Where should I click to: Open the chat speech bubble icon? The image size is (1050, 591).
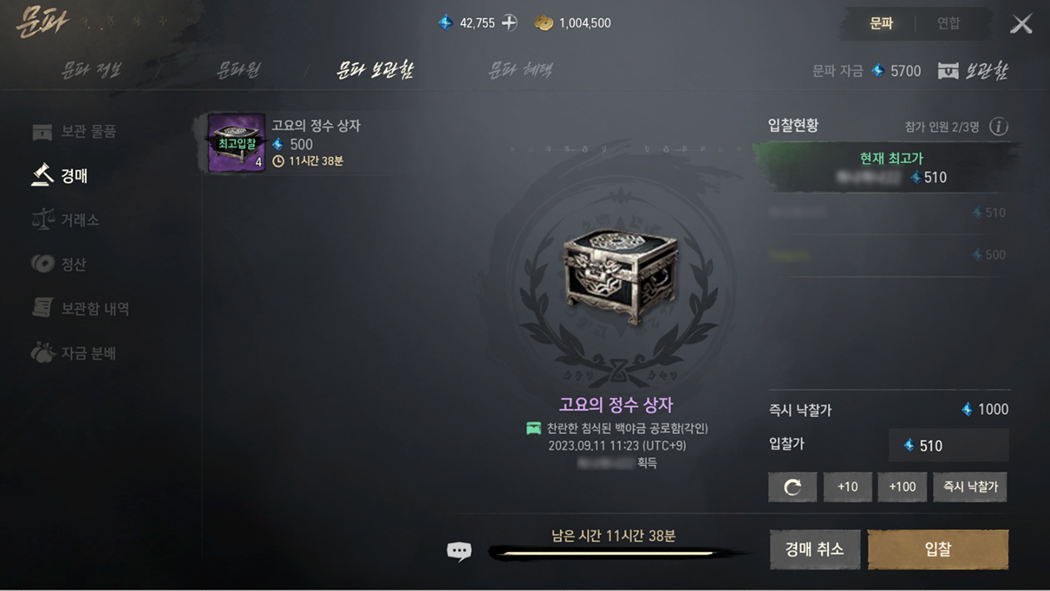459,551
